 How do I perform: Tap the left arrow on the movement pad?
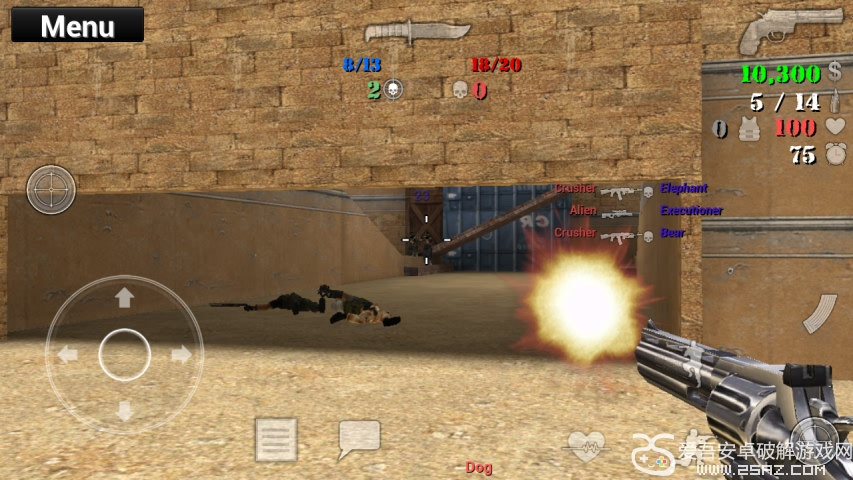(x=67, y=354)
